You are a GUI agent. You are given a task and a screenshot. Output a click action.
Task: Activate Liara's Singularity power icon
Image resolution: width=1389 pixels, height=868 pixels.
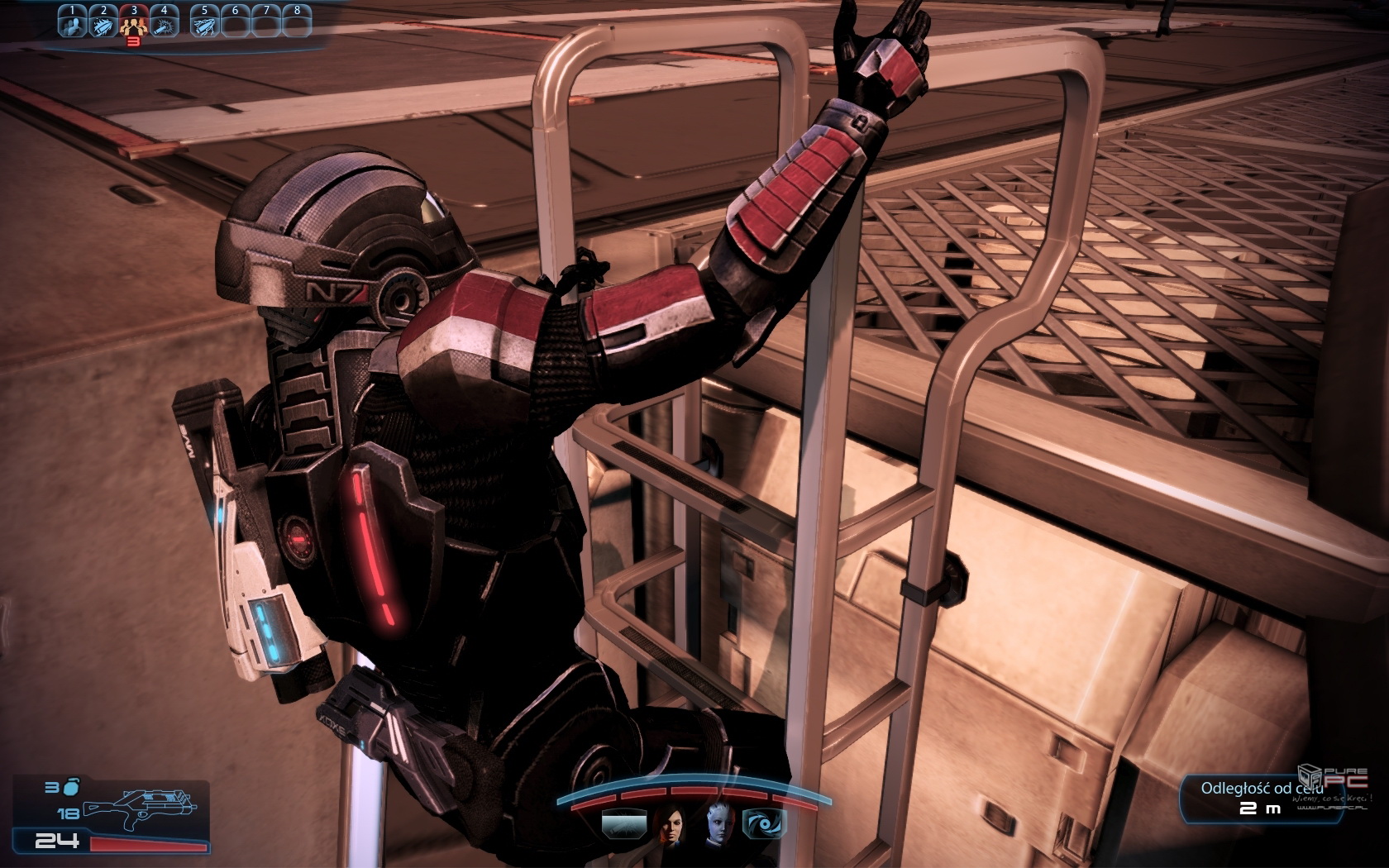click(762, 824)
